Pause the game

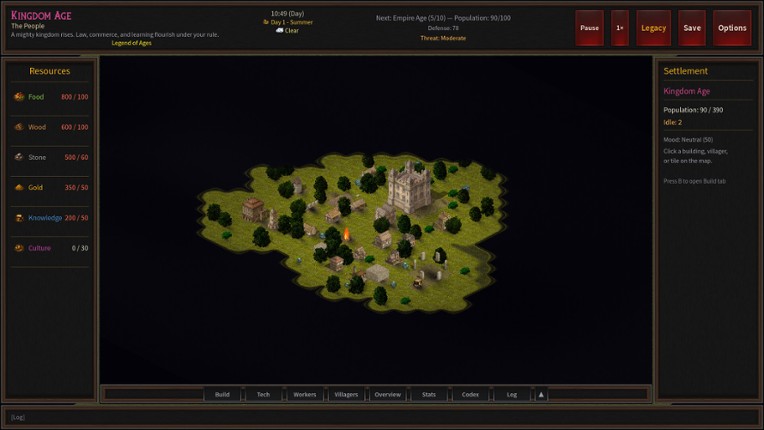click(589, 28)
